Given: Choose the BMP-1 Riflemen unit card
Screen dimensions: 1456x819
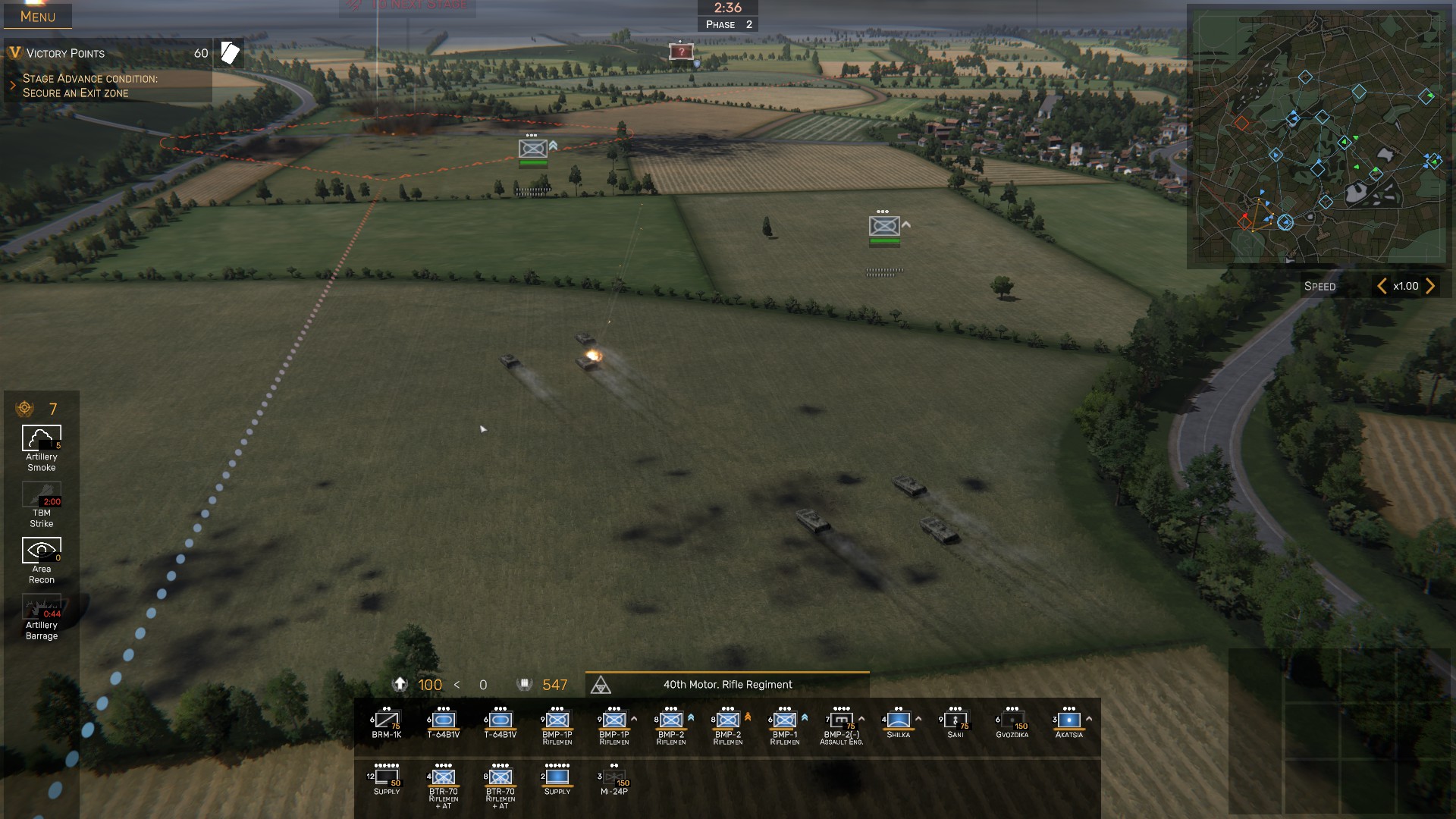Looking at the screenshot, I should [785, 723].
